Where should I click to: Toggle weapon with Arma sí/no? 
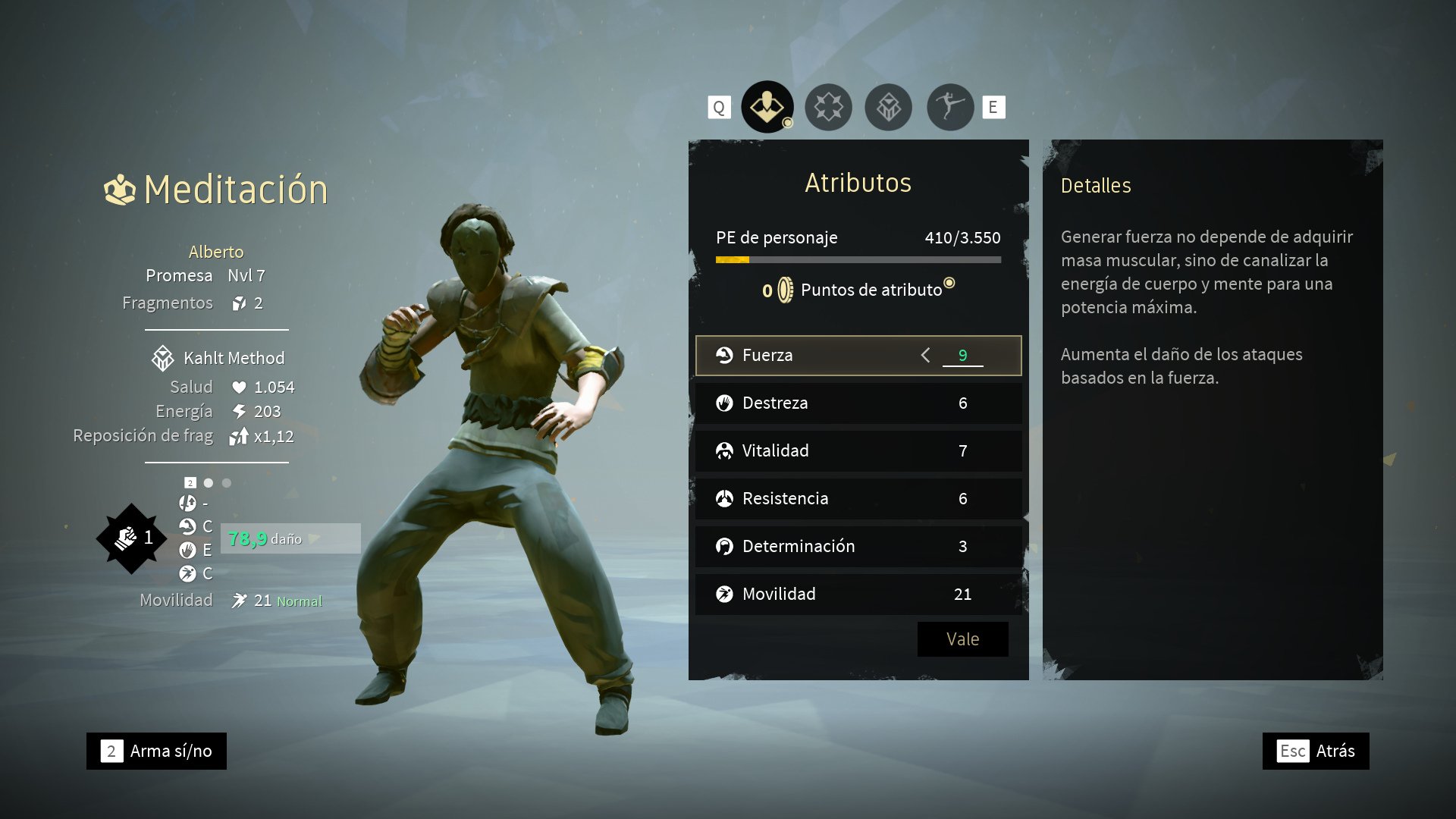pyautogui.click(x=155, y=751)
